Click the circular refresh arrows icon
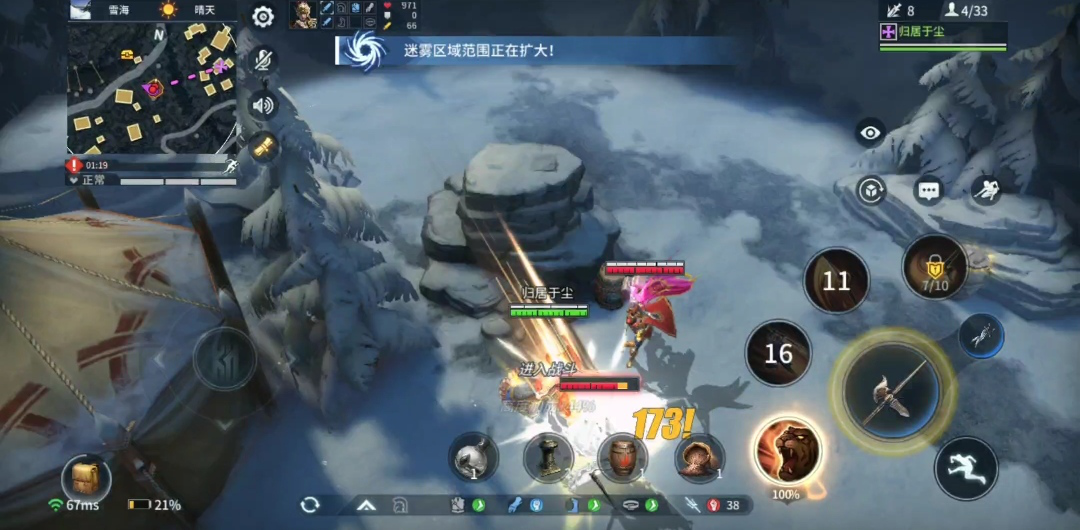 pyautogui.click(x=310, y=505)
